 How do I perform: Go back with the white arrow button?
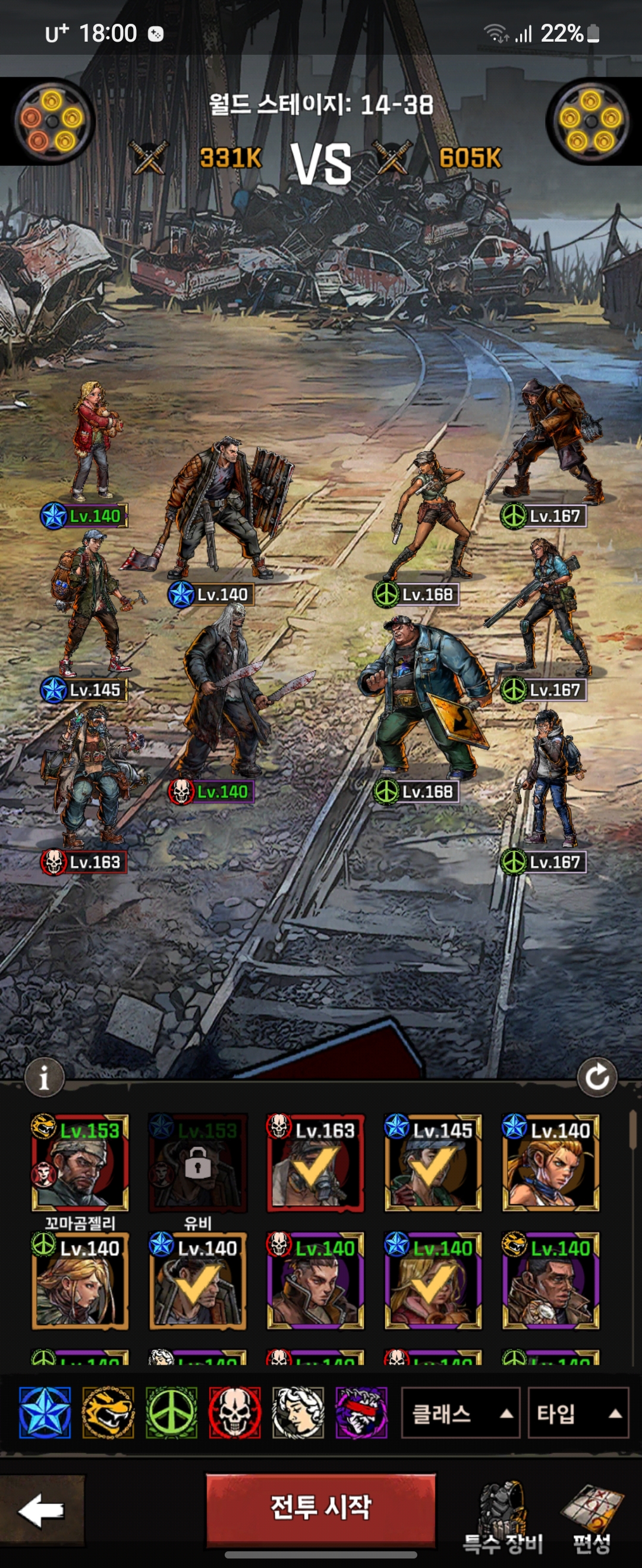42,1509
